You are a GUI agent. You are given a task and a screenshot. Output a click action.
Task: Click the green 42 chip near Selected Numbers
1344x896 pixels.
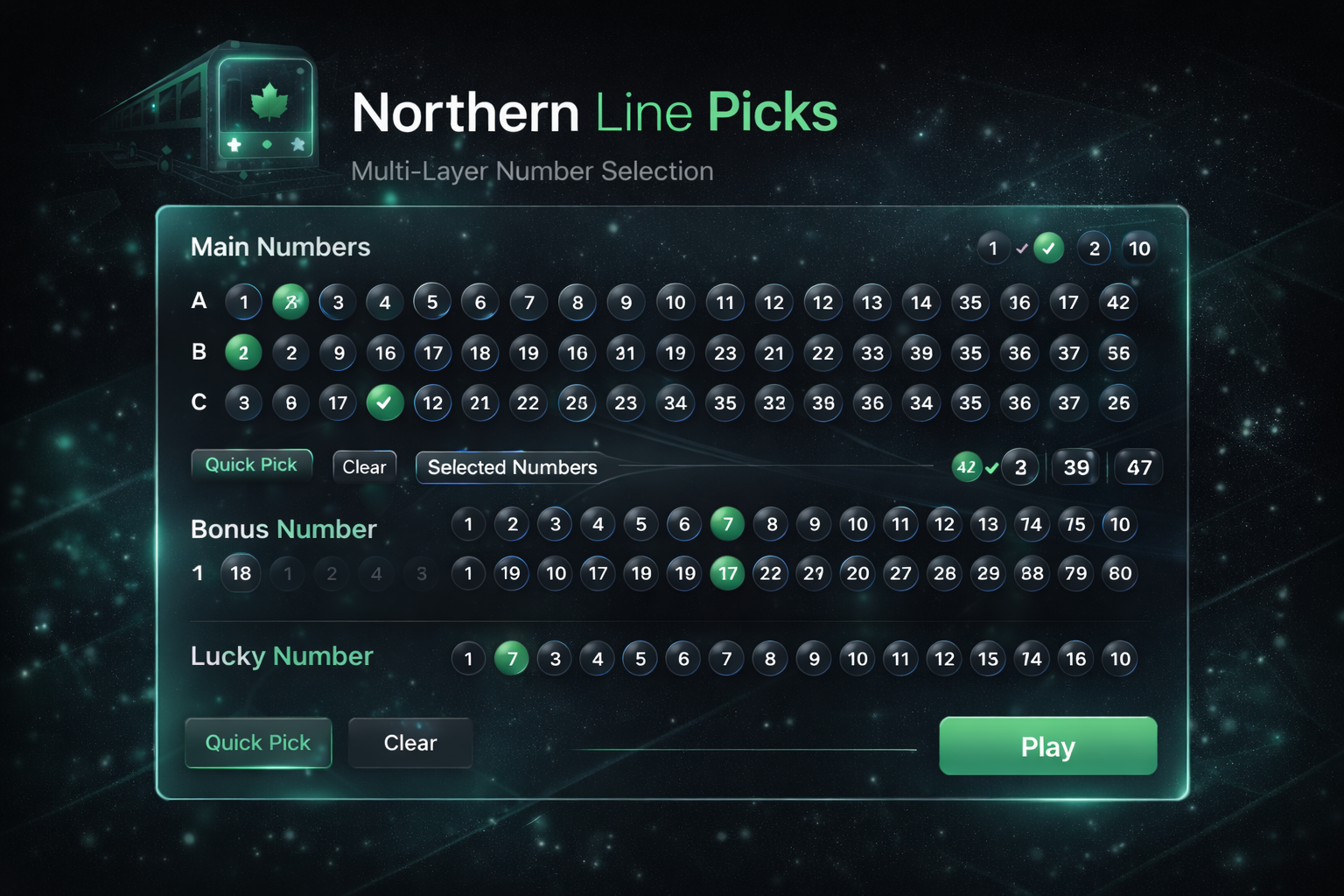[967, 467]
